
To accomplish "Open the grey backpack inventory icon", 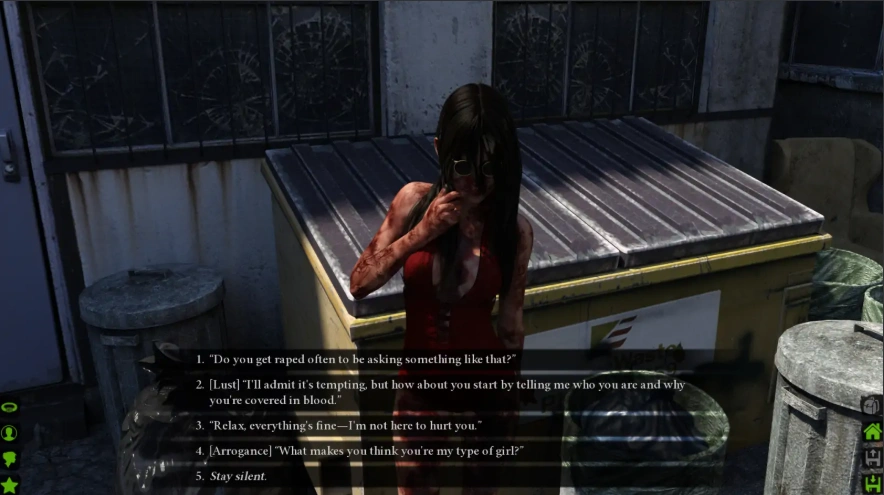I will (x=871, y=406).
